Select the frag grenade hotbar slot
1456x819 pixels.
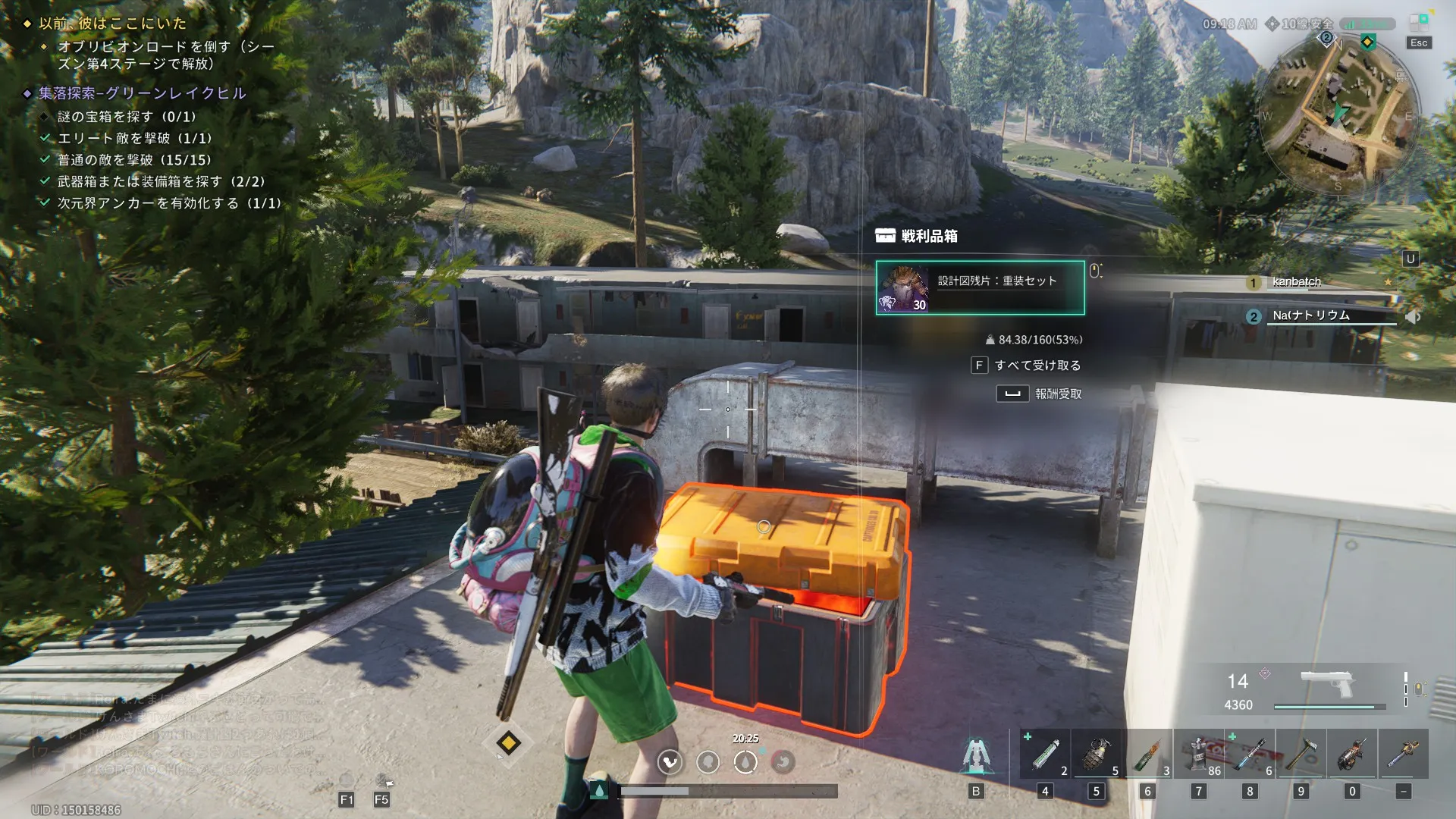click(1097, 755)
